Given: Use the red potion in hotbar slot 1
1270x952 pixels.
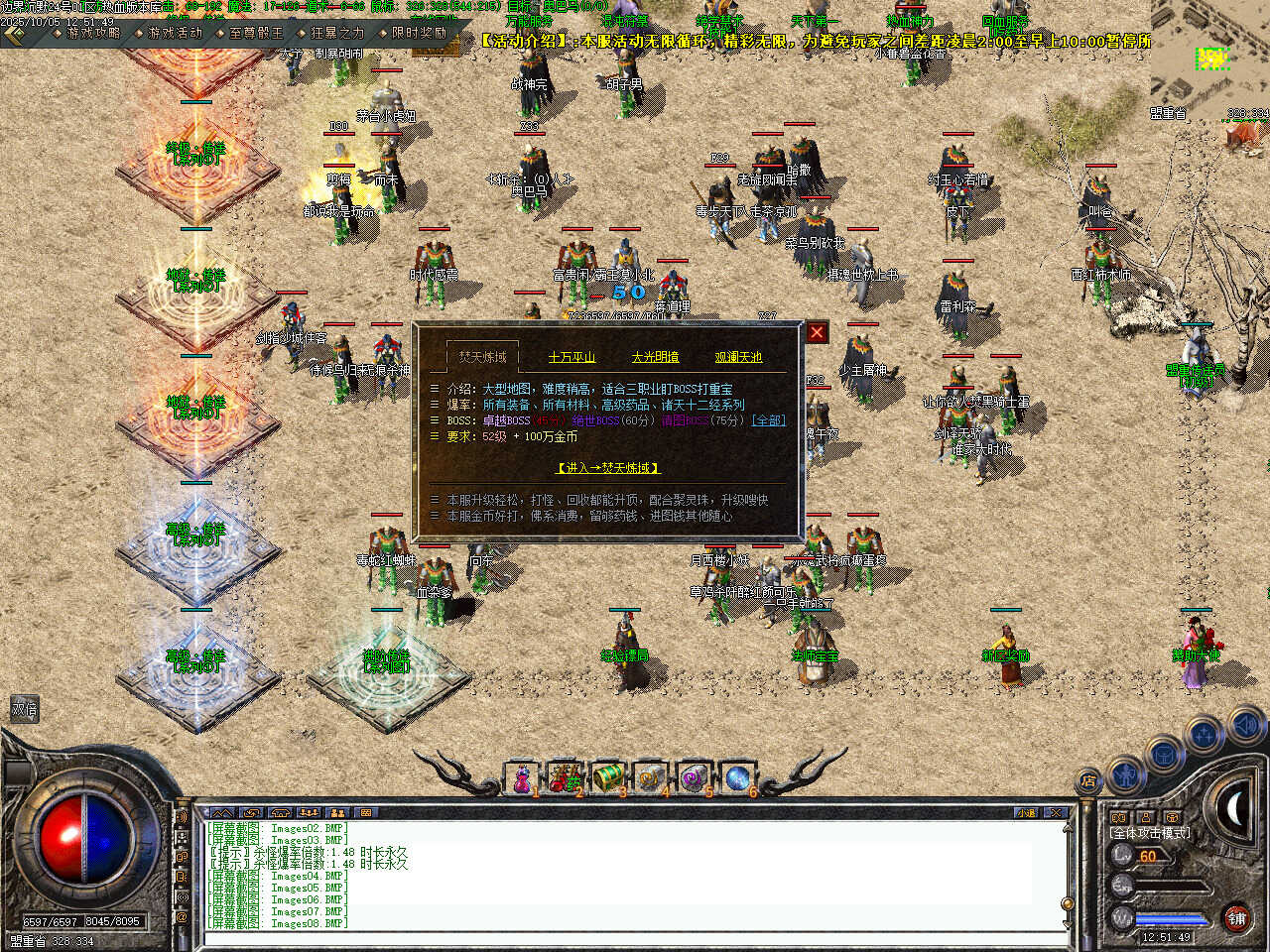Looking at the screenshot, I should [x=522, y=779].
